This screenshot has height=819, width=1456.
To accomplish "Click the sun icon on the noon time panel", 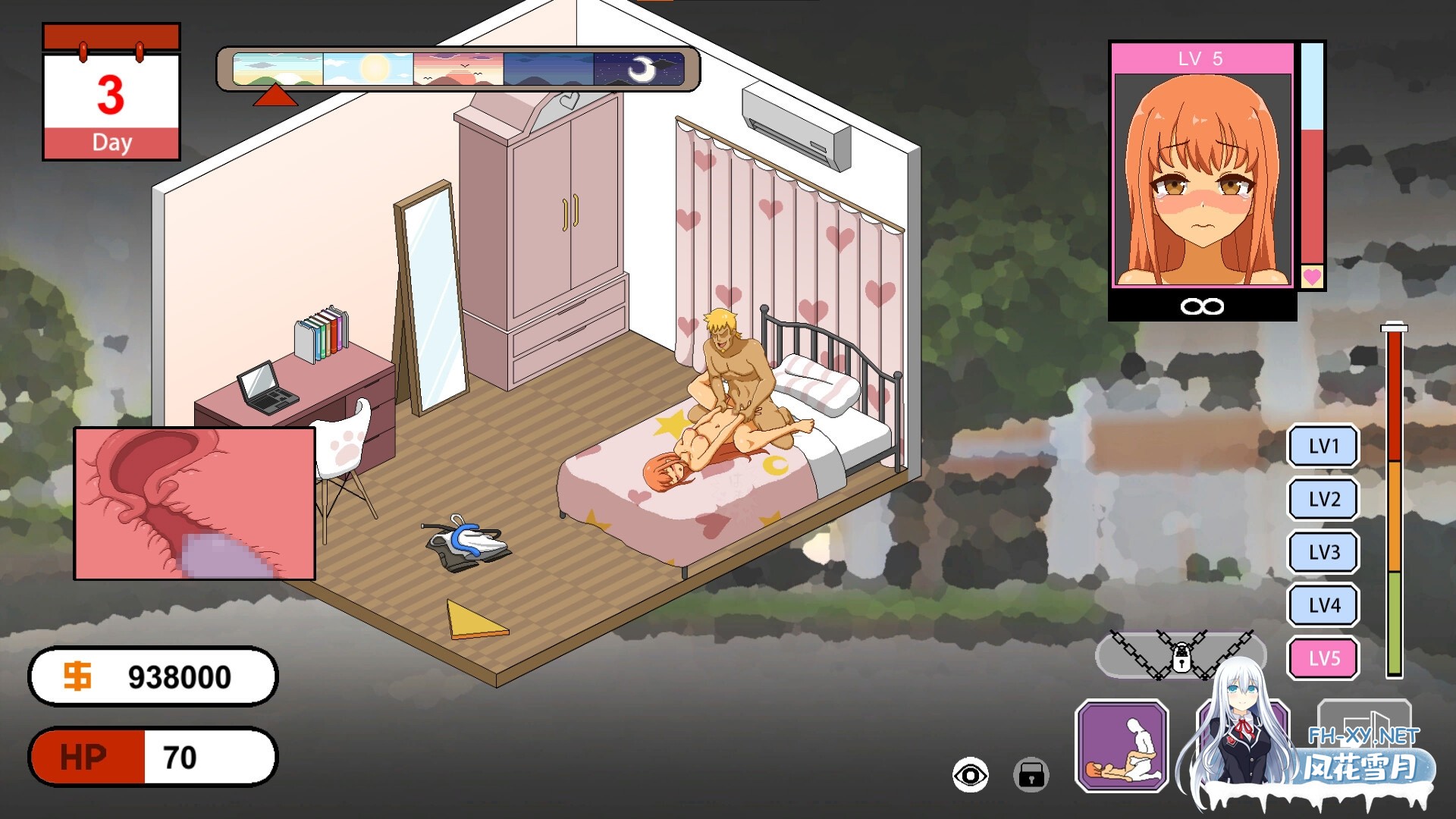I will 375,67.
